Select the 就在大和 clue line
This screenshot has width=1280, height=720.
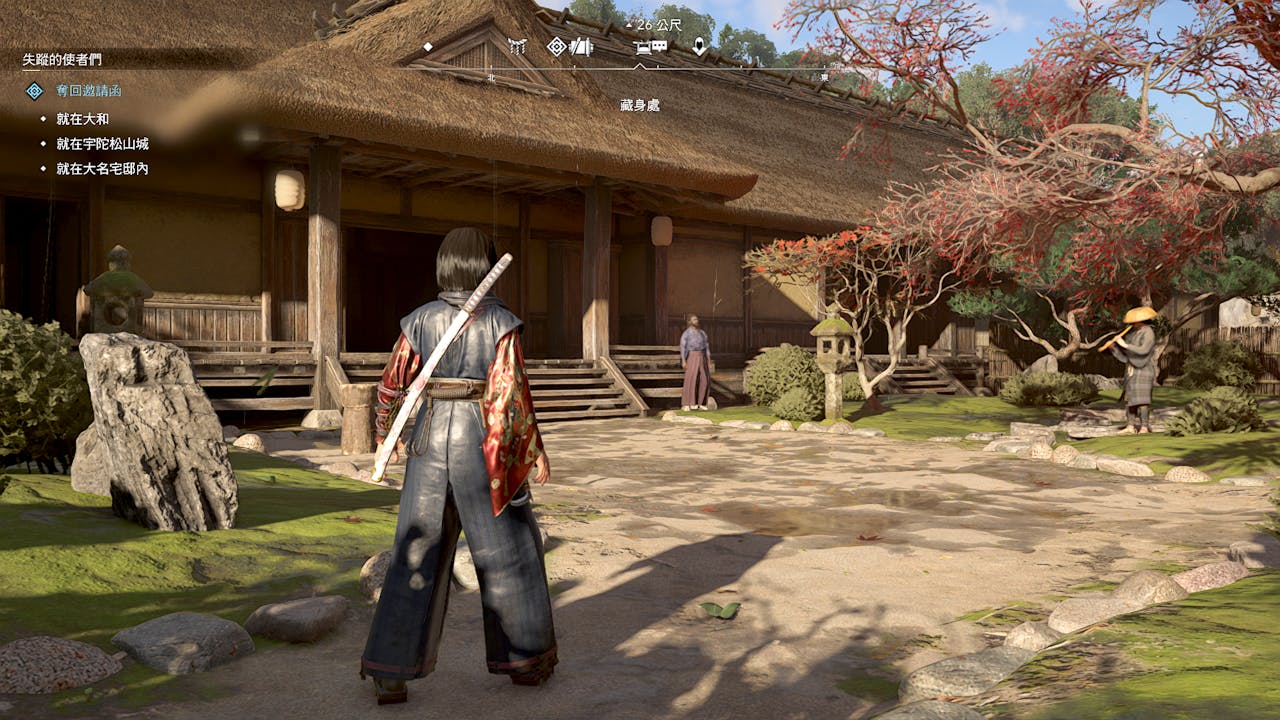tap(82, 119)
